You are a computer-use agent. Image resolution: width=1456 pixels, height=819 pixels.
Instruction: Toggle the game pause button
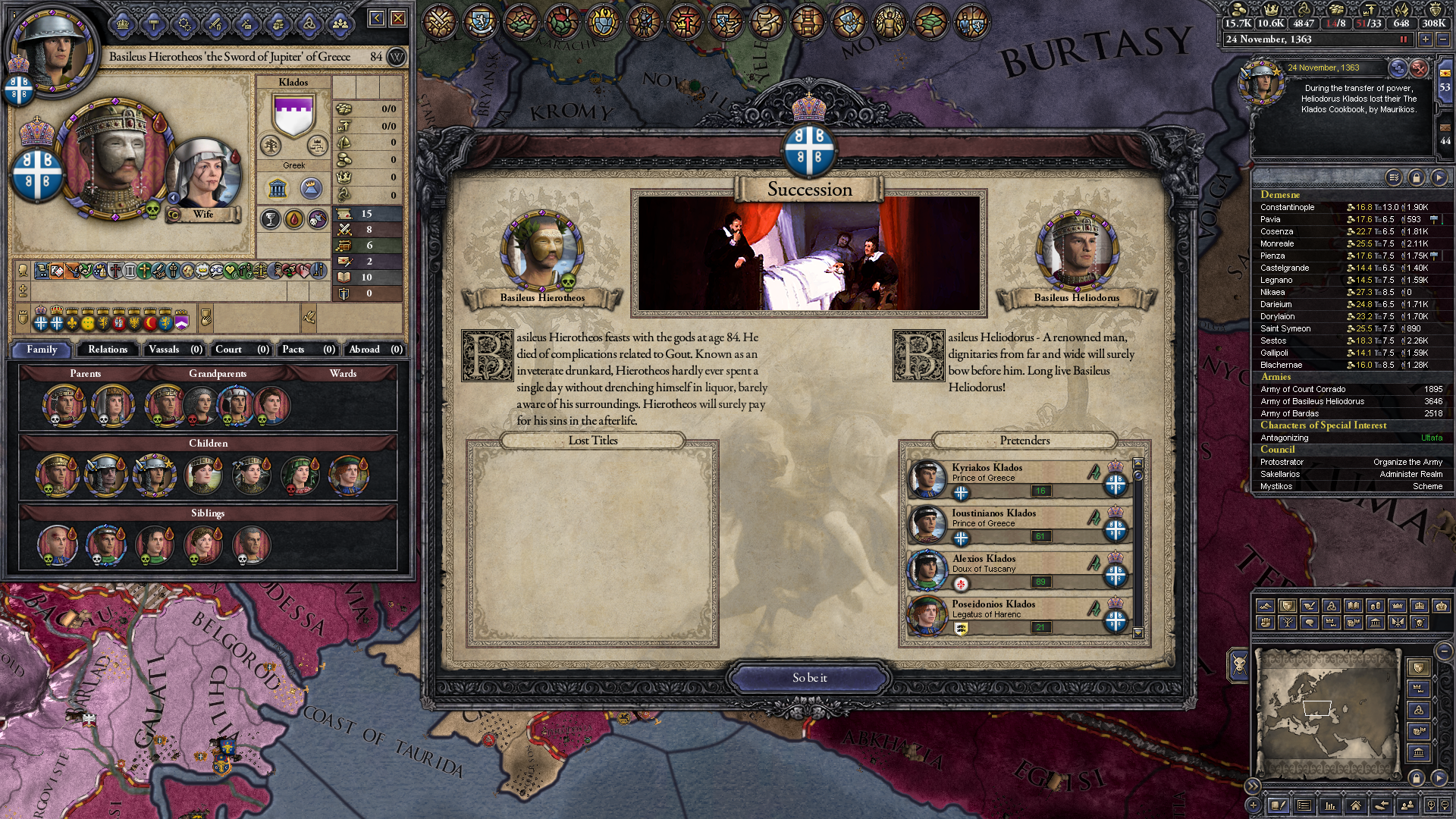1404,39
